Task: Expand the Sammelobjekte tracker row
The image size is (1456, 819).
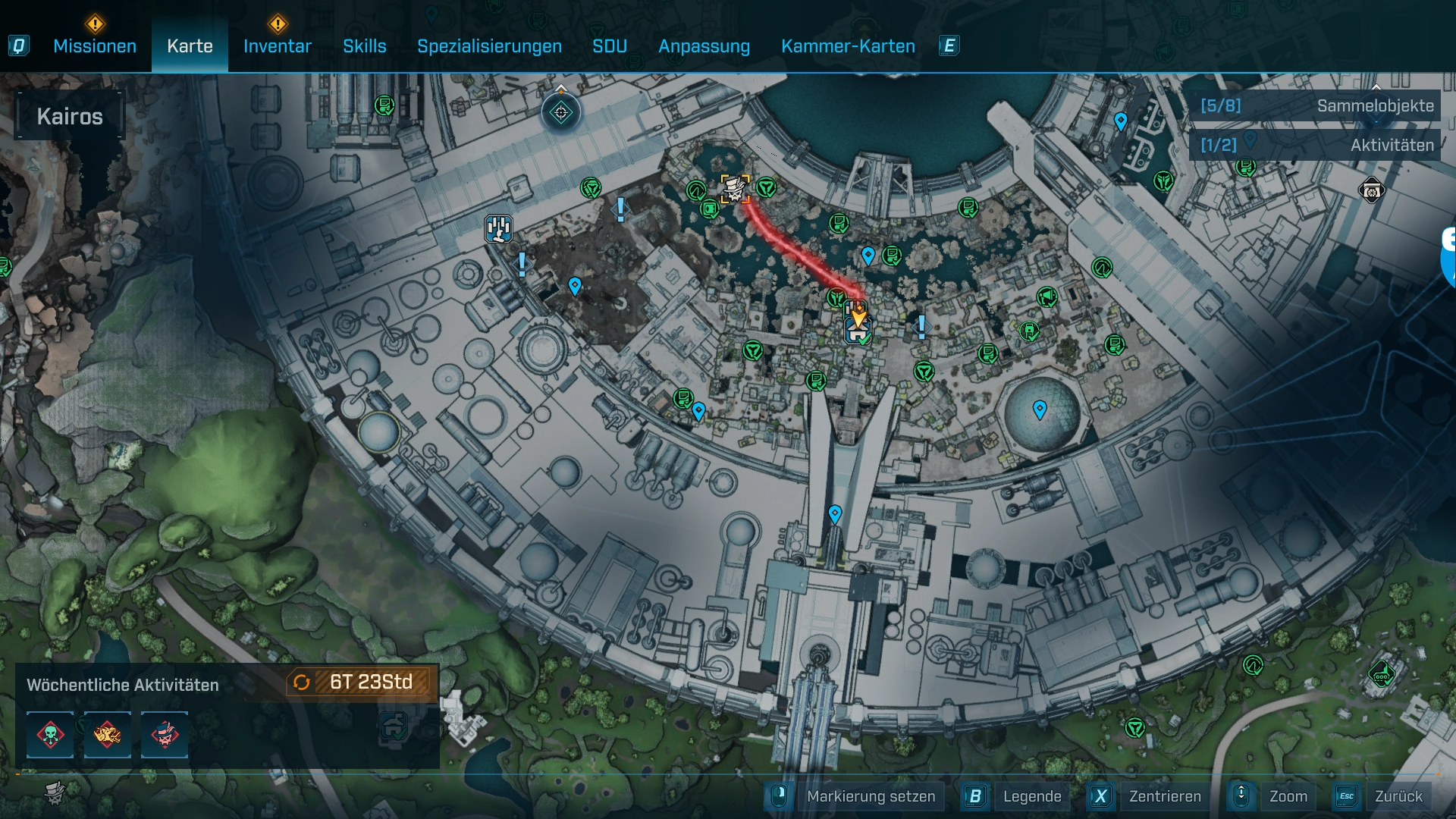Action: coord(1316,106)
